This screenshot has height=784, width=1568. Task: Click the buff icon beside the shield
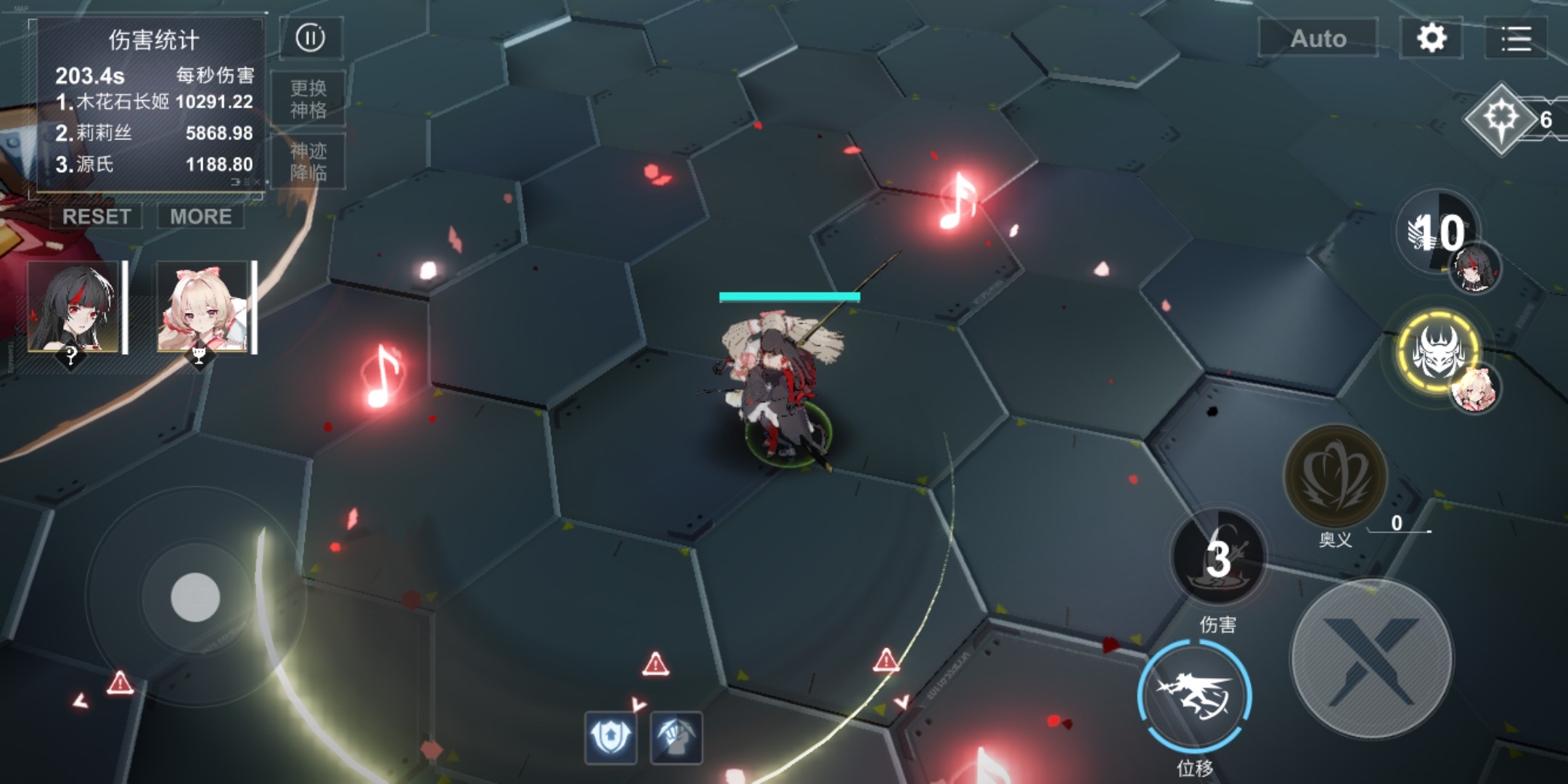tap(676, 738)
